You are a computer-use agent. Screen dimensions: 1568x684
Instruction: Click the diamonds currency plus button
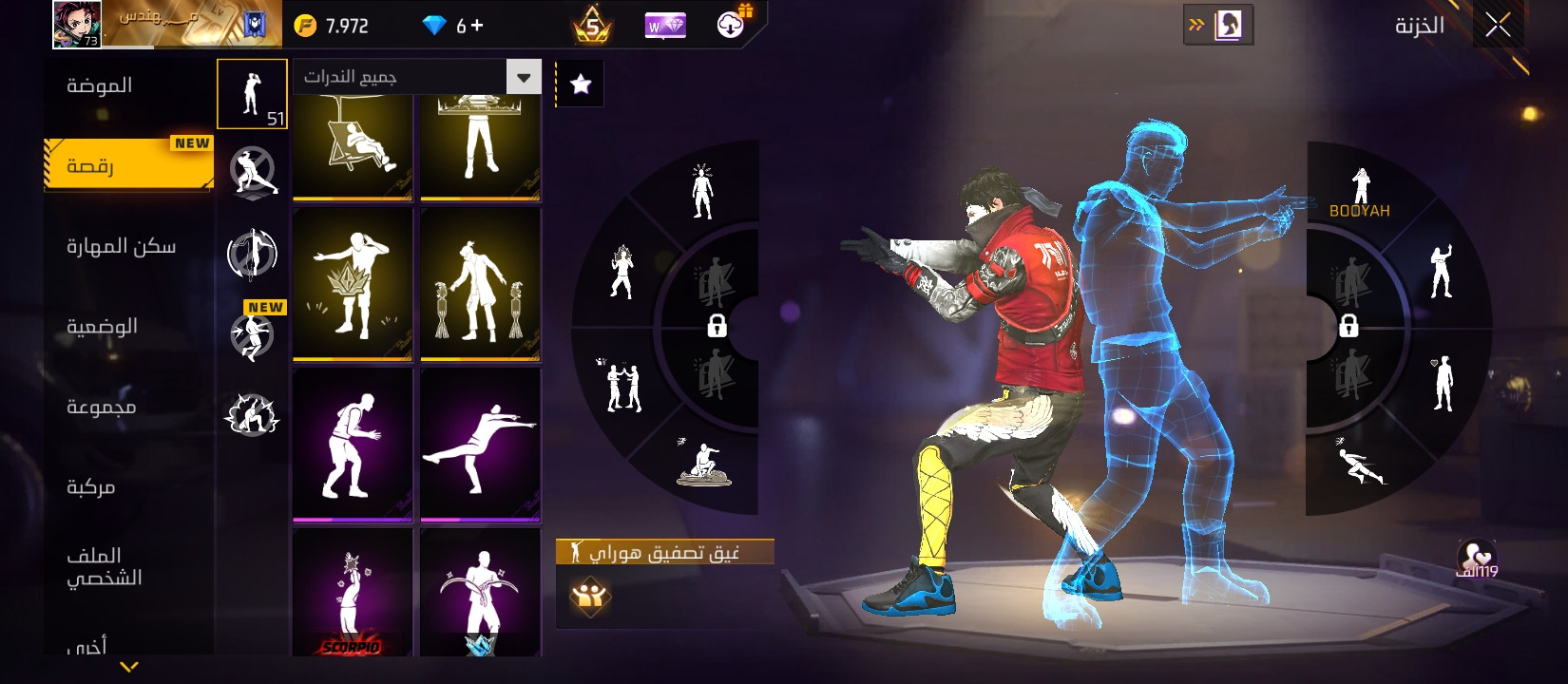[x=476, y=26]
